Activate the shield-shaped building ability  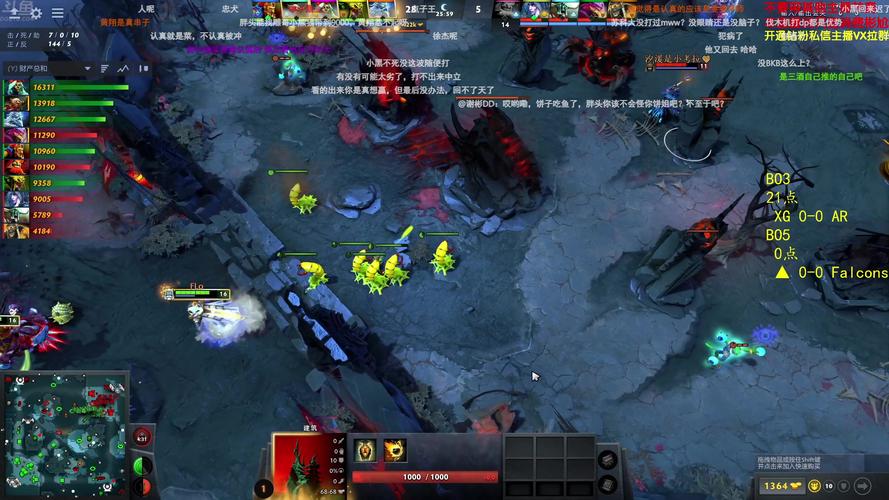(x=366, y=450)
